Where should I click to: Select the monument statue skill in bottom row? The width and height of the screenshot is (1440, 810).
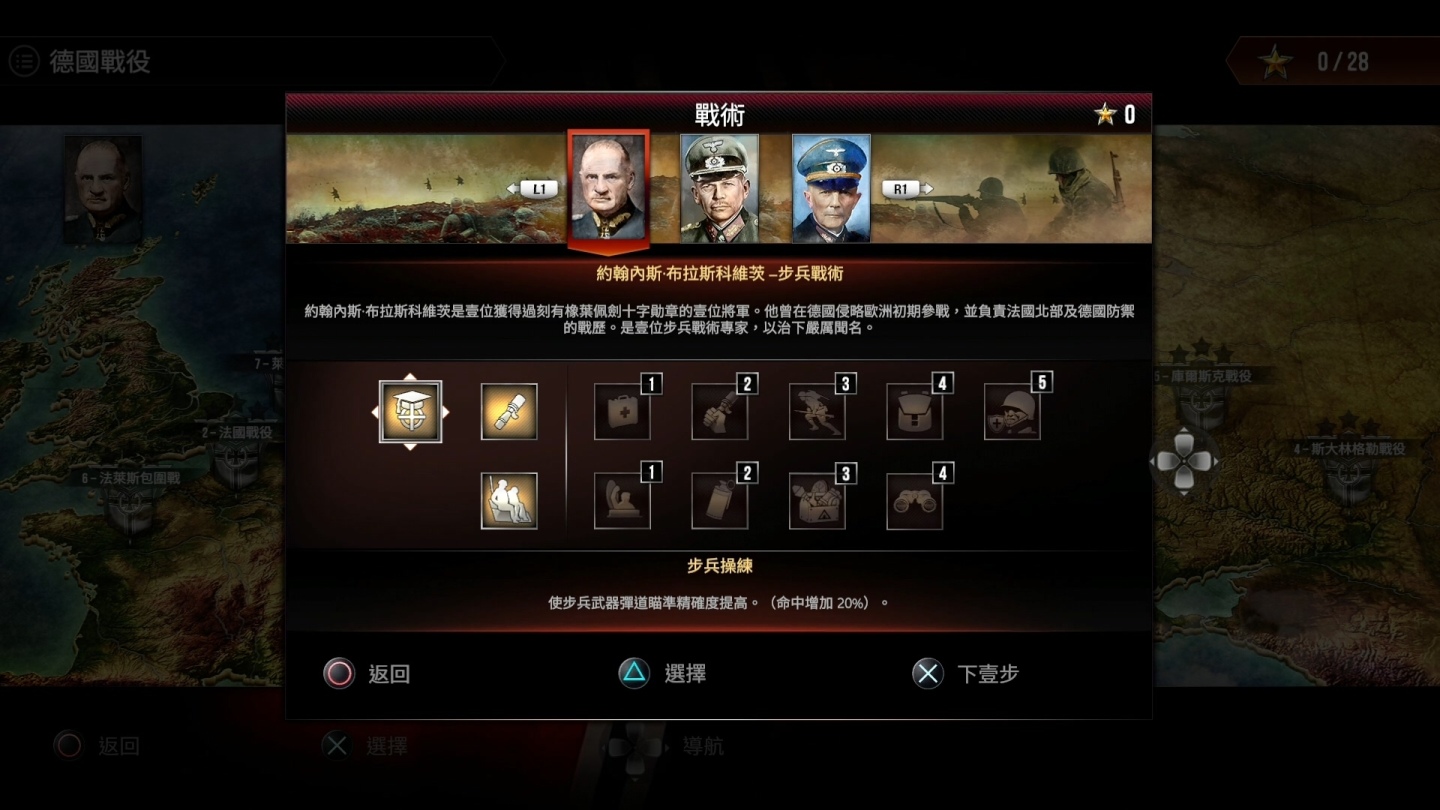622,498
